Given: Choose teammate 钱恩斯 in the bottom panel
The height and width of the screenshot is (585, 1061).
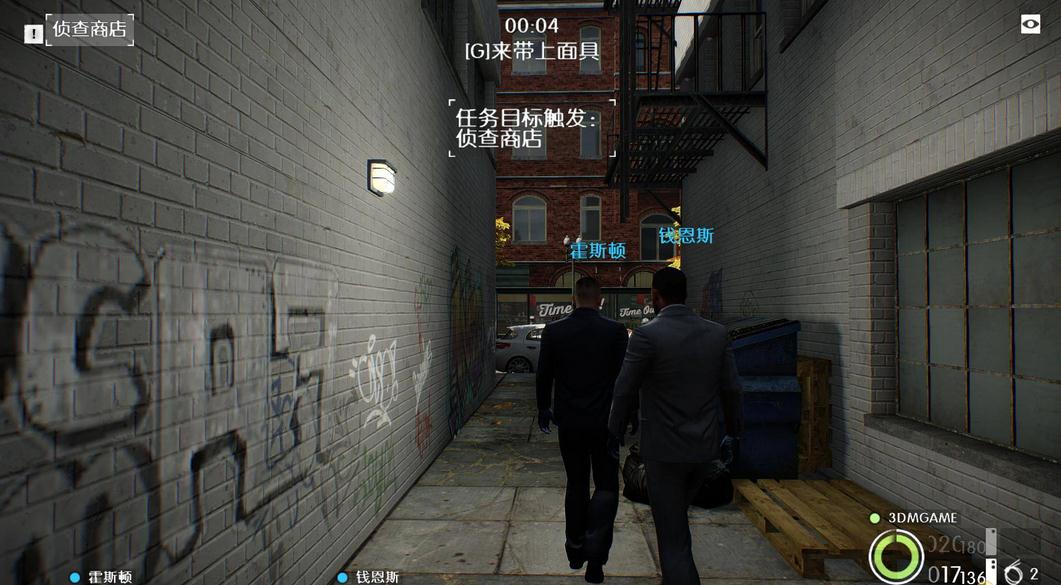Looking at the screenshot, I should (x=377, y=577).
